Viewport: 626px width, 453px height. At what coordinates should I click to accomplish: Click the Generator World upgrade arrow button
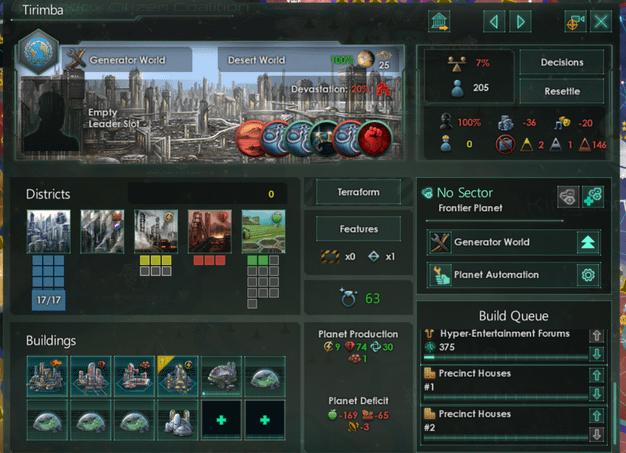point(588,242)
